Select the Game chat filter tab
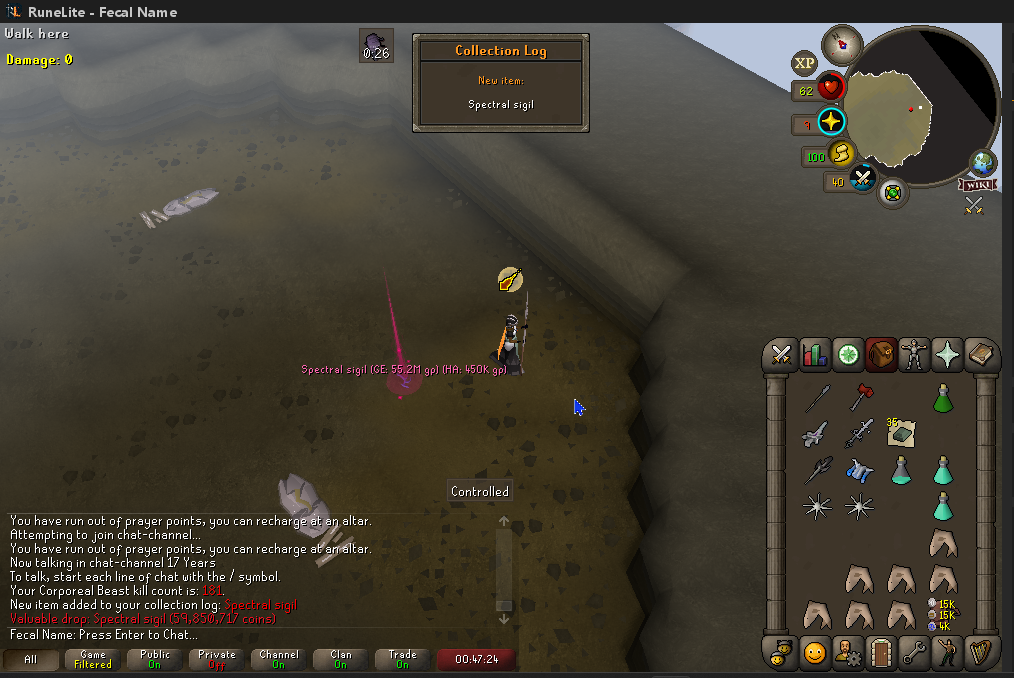Viewport: 1014px width, 678px height. click(92, 659)
